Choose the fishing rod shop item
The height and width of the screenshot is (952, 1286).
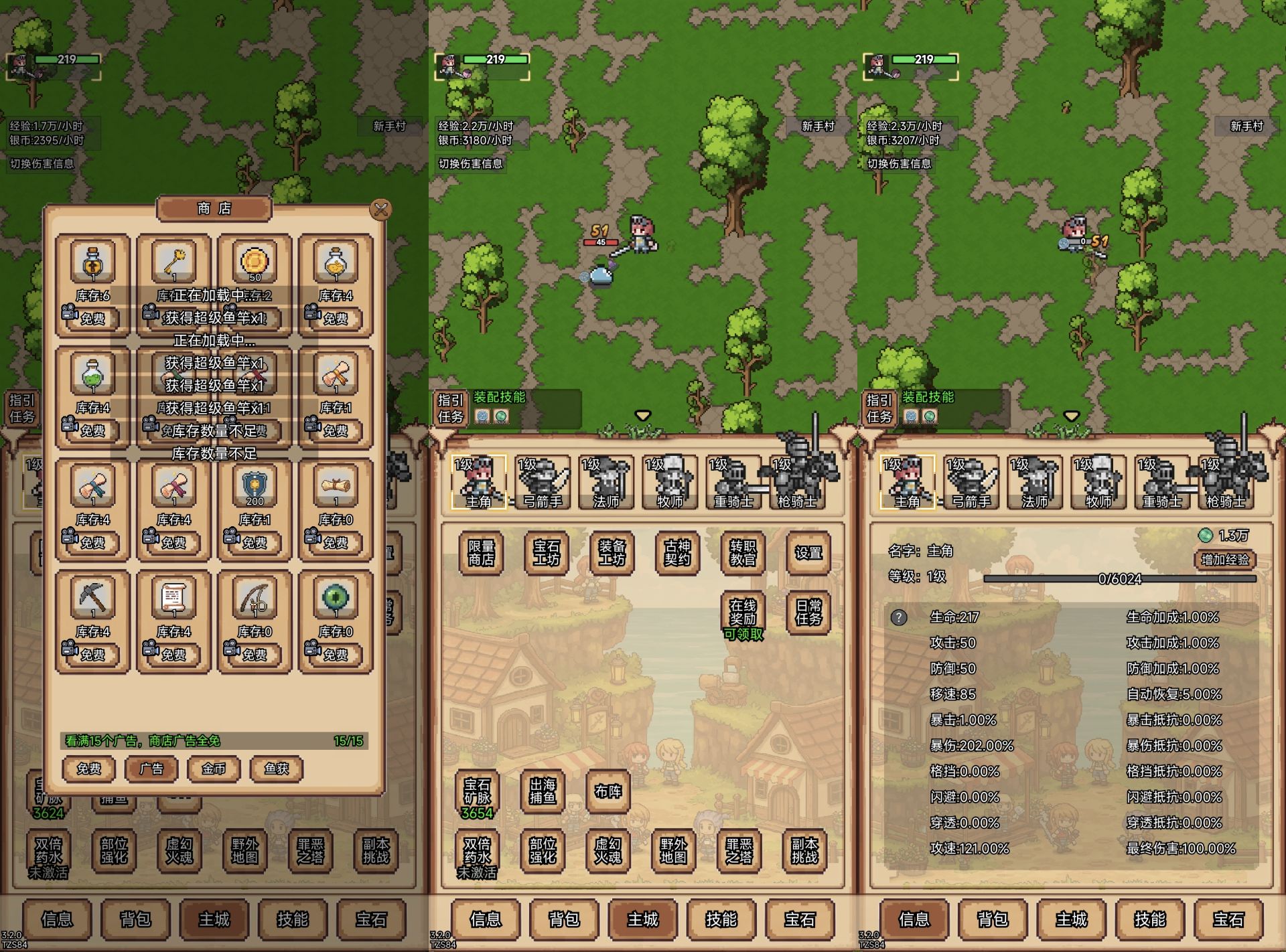(x=255, y=598)
